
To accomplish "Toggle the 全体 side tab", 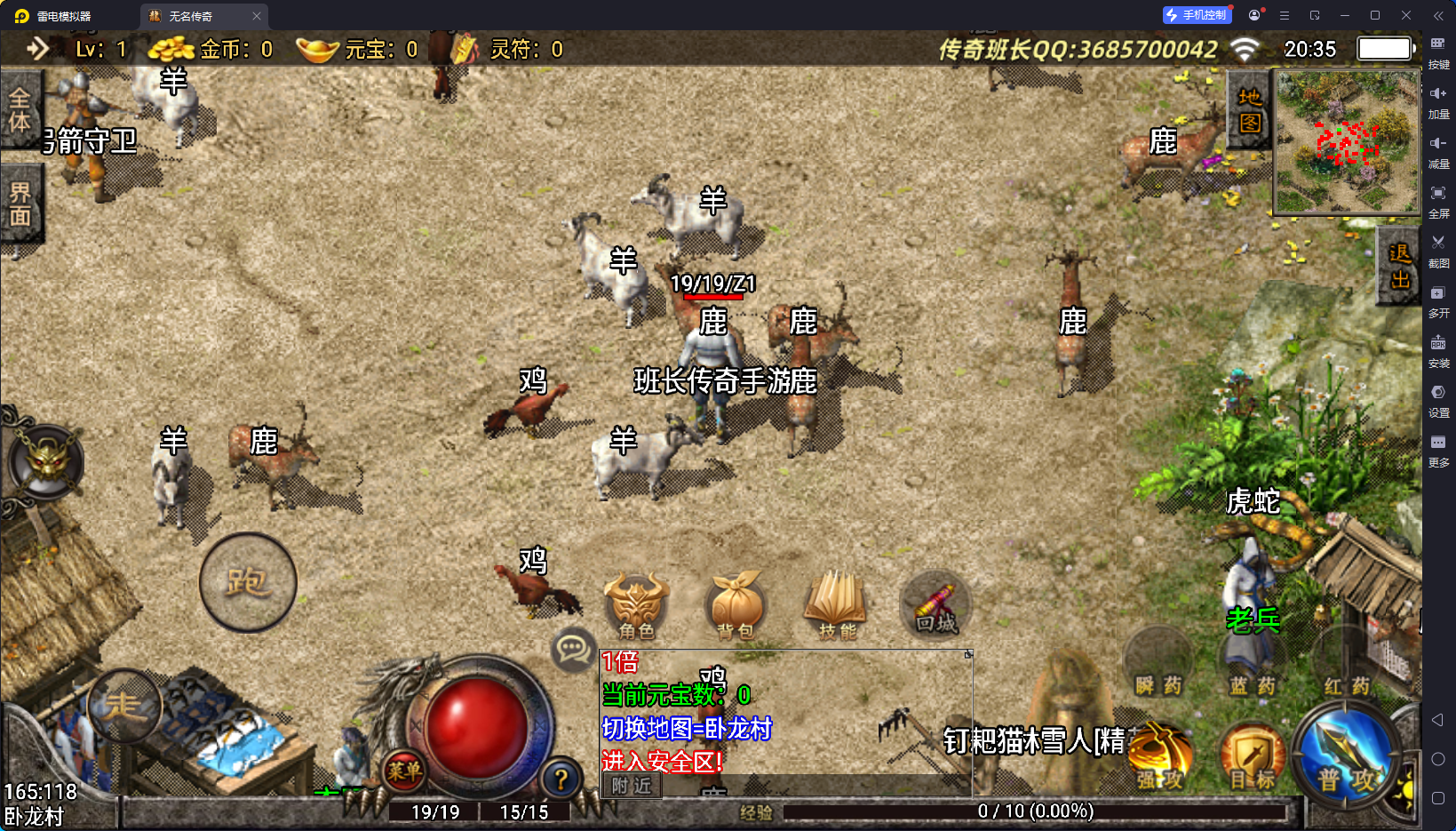I will point(20,109).
